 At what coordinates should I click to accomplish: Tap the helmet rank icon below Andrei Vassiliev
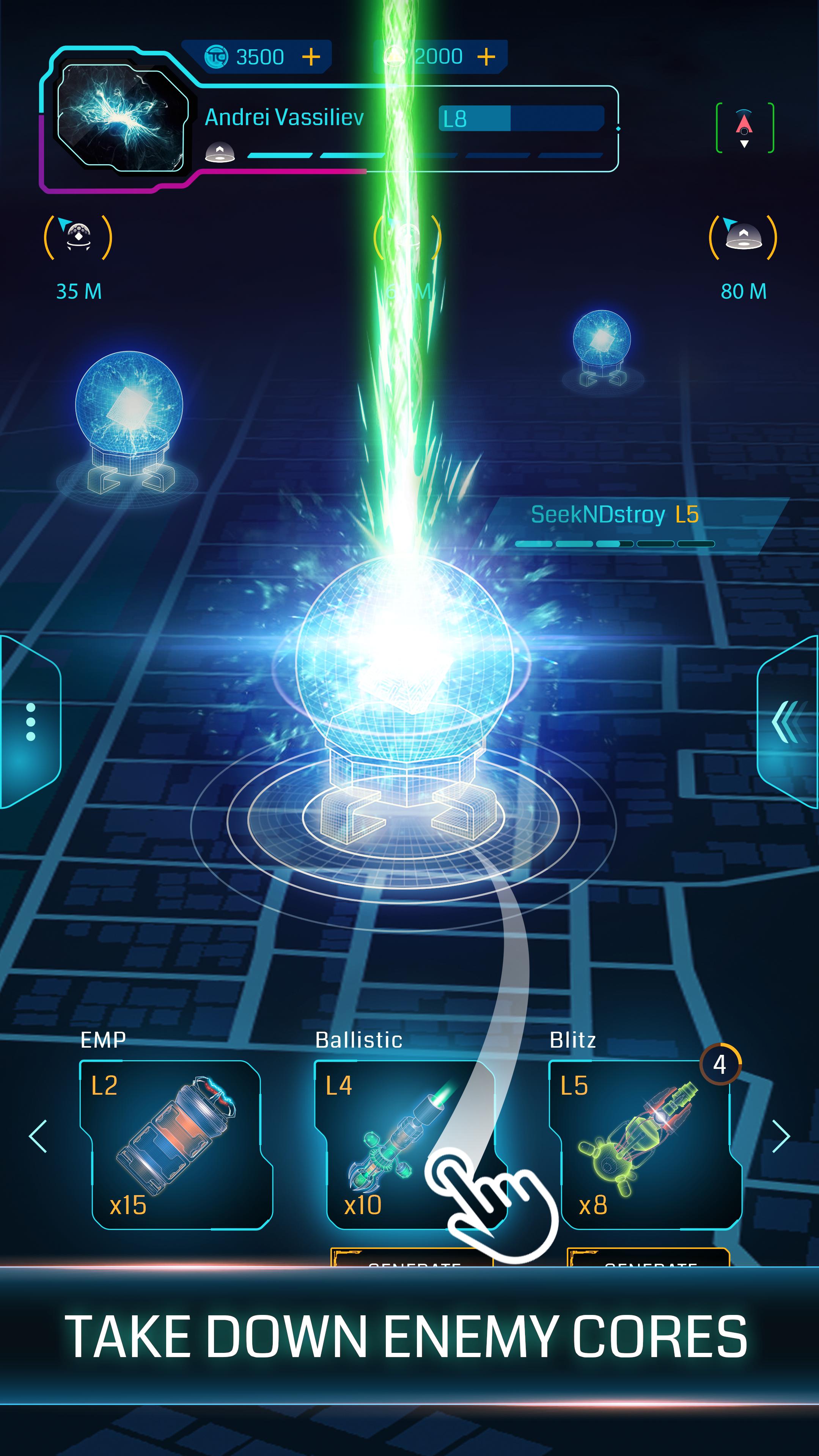[x=220, y=152]
